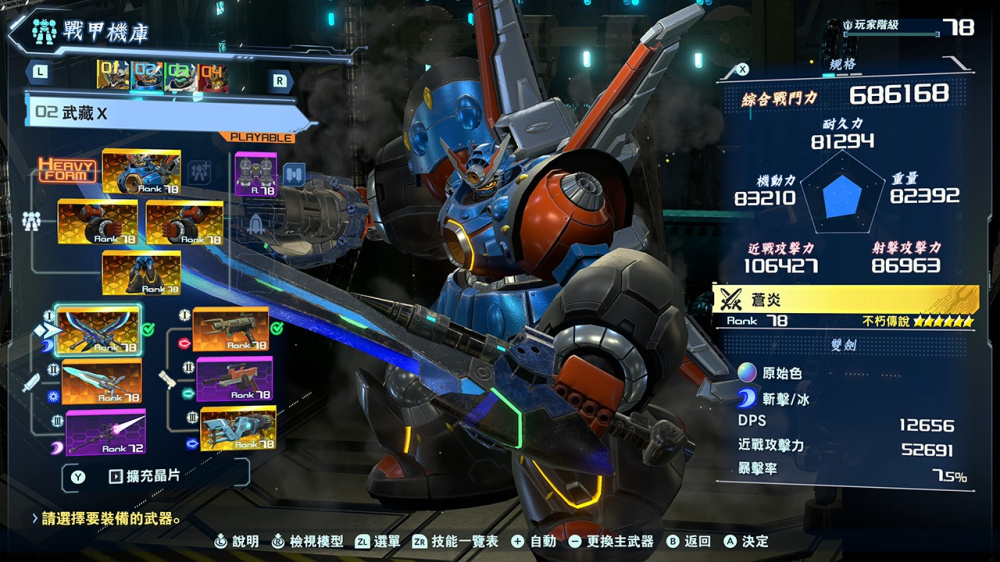Choose the first ranged rifle weapon slot
This screenshot has width=1000, height=562.
[231, 330]
